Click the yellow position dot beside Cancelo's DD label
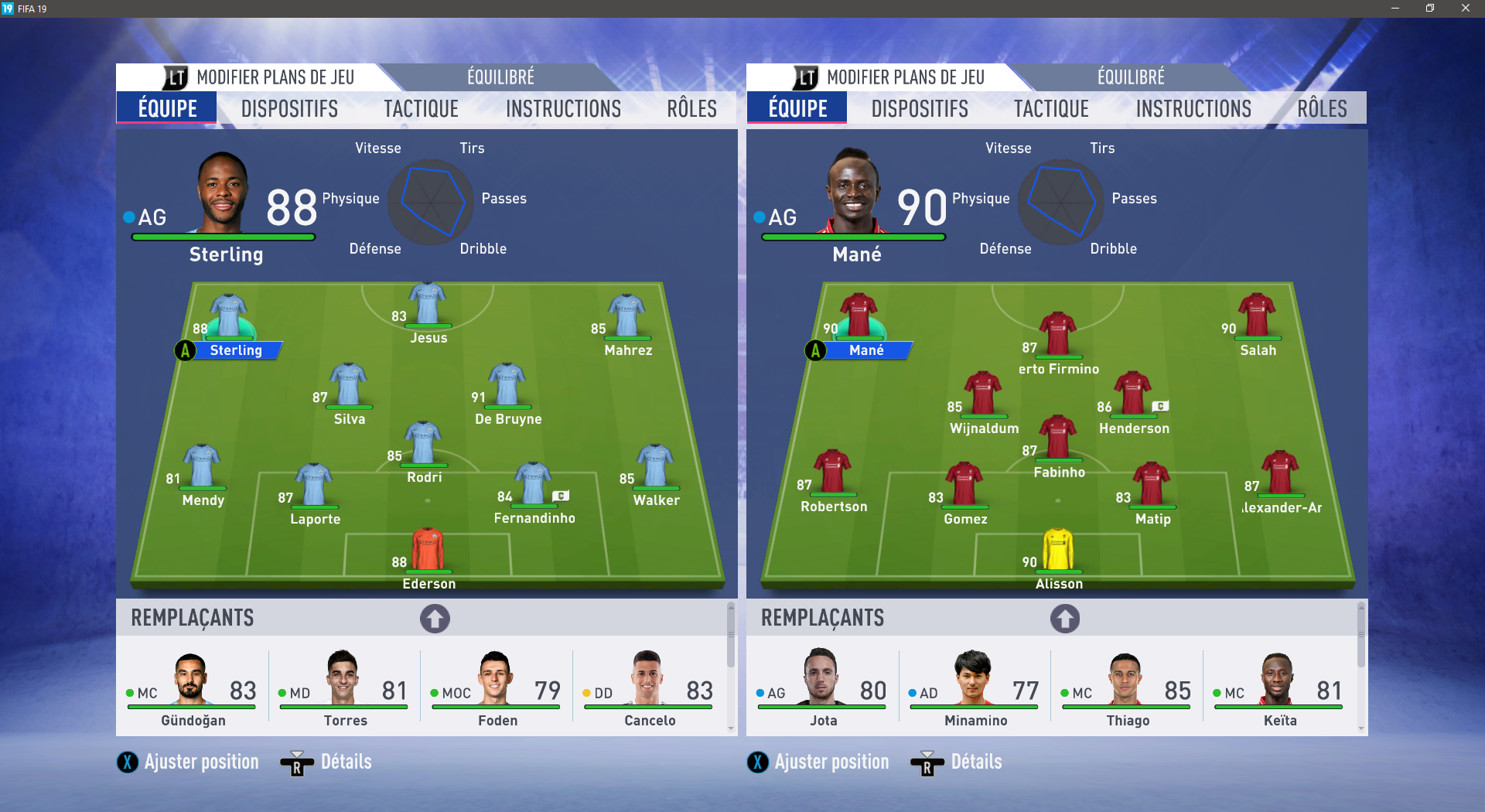 tap(585, 694)
